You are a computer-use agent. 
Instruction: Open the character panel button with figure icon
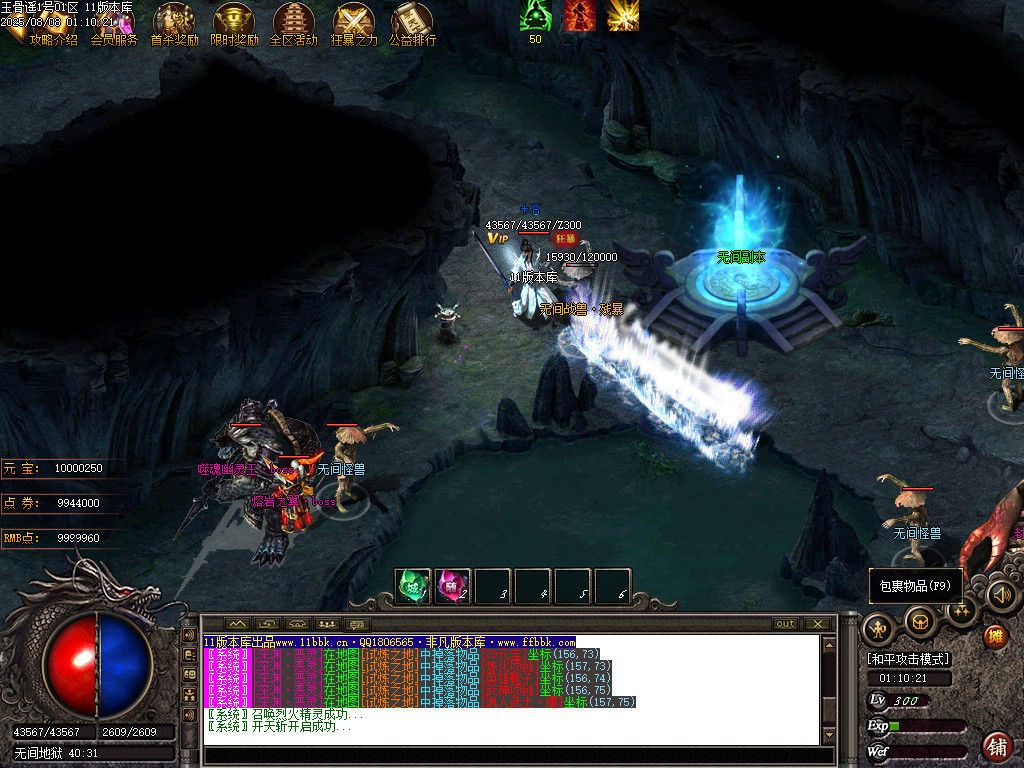tap(877, 629)
